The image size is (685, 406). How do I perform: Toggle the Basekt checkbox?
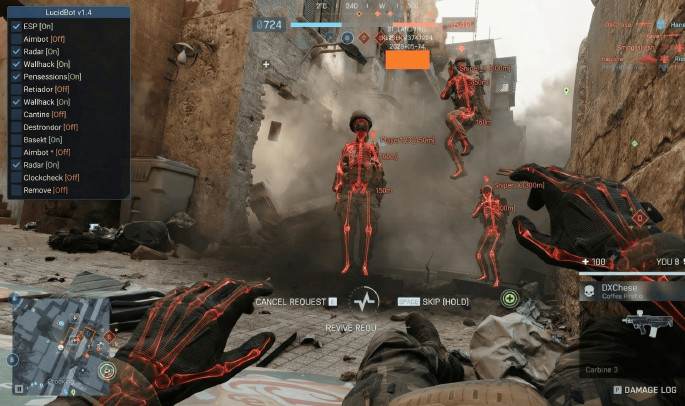[x=16, y=139]
